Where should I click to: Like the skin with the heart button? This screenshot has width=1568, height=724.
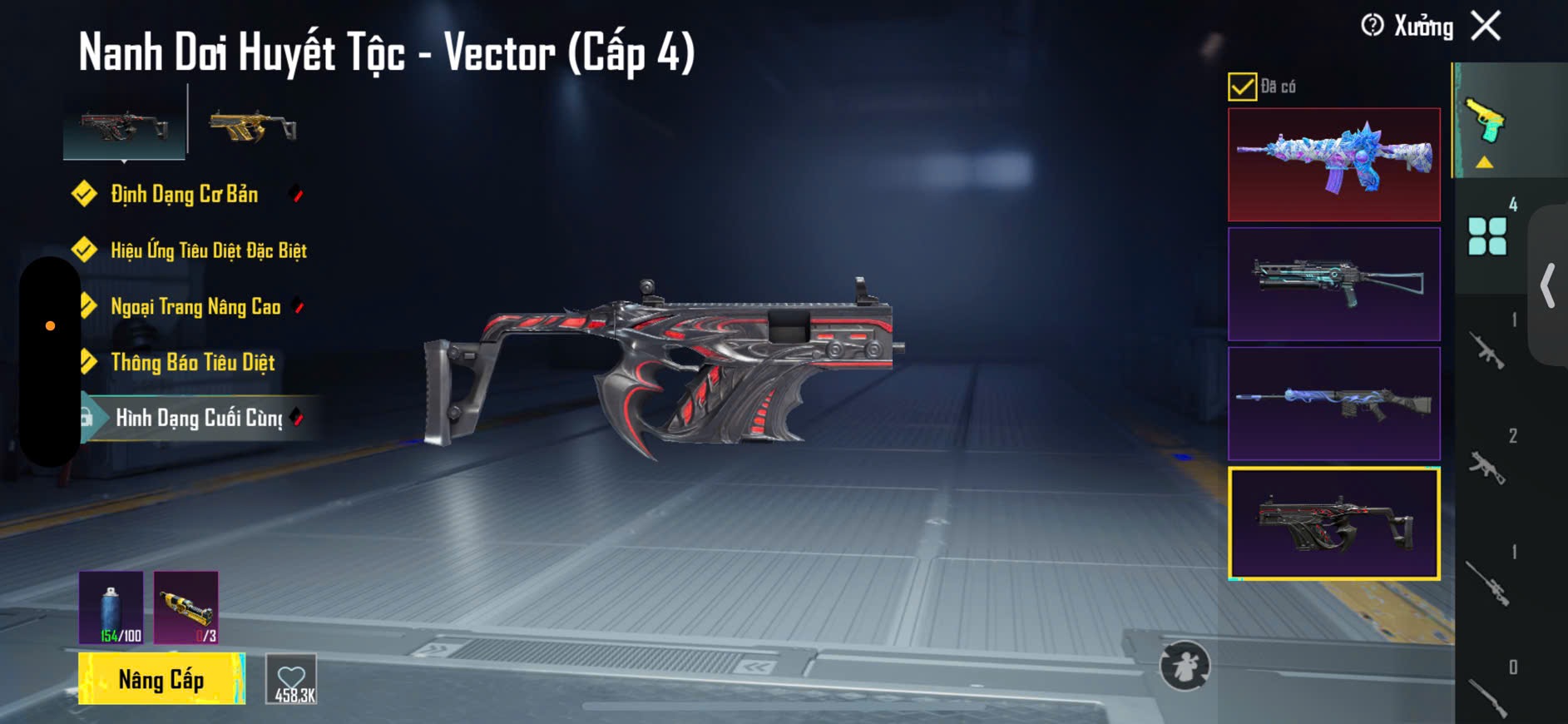click(x=292, y=679)
